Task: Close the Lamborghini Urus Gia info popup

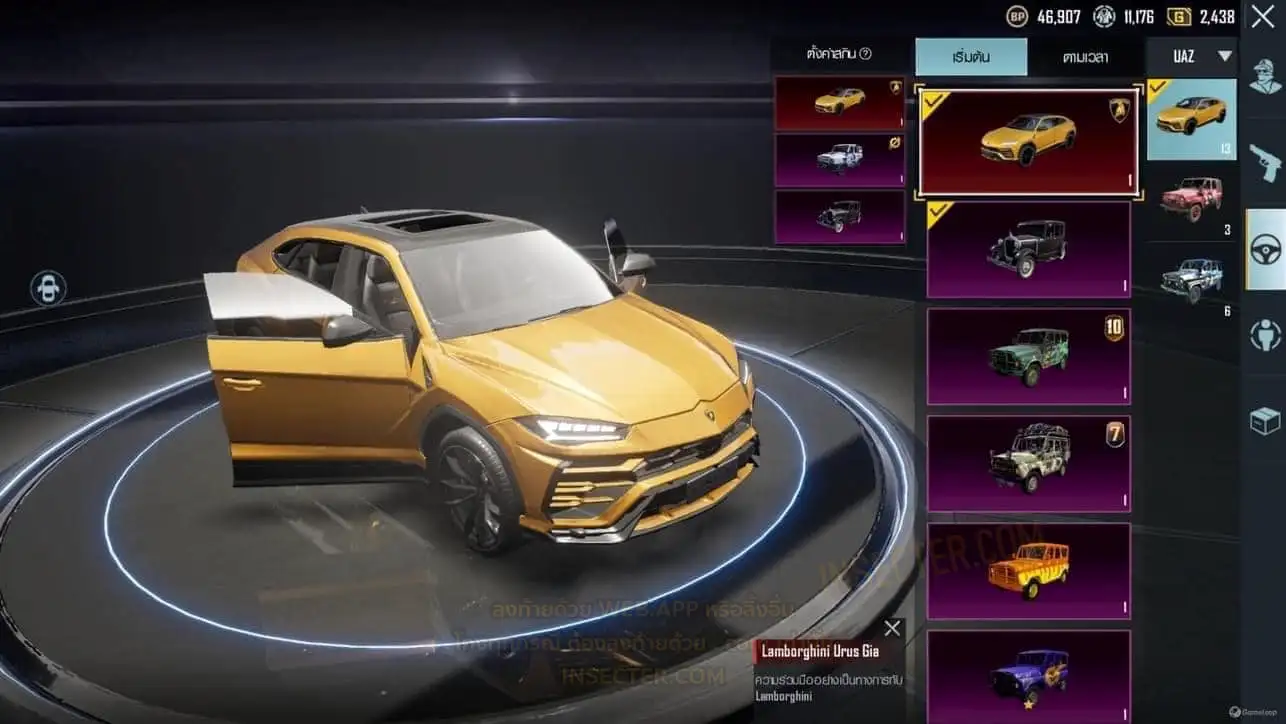Action: click(892, 628)
